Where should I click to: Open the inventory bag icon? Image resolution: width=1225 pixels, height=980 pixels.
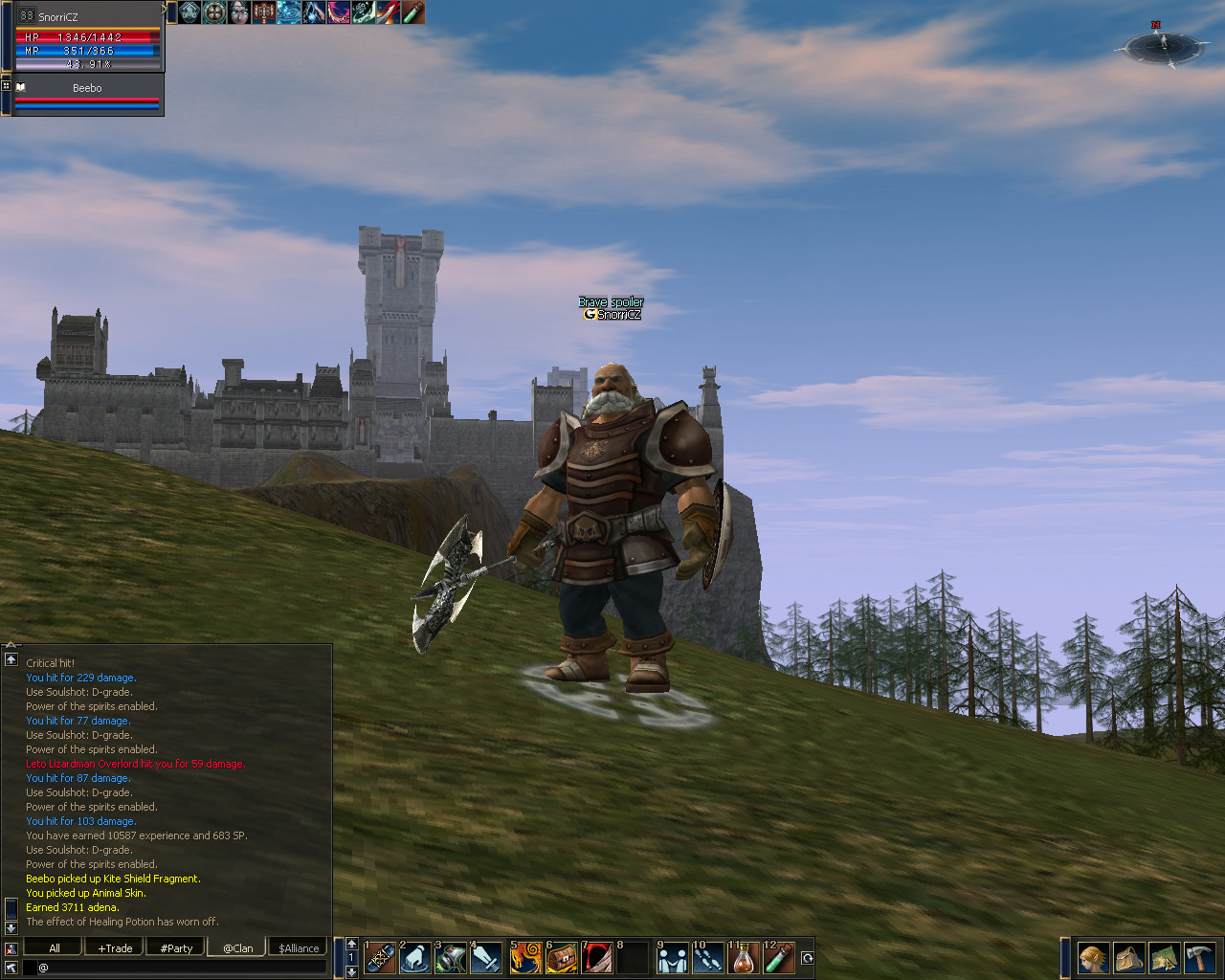1128,958
